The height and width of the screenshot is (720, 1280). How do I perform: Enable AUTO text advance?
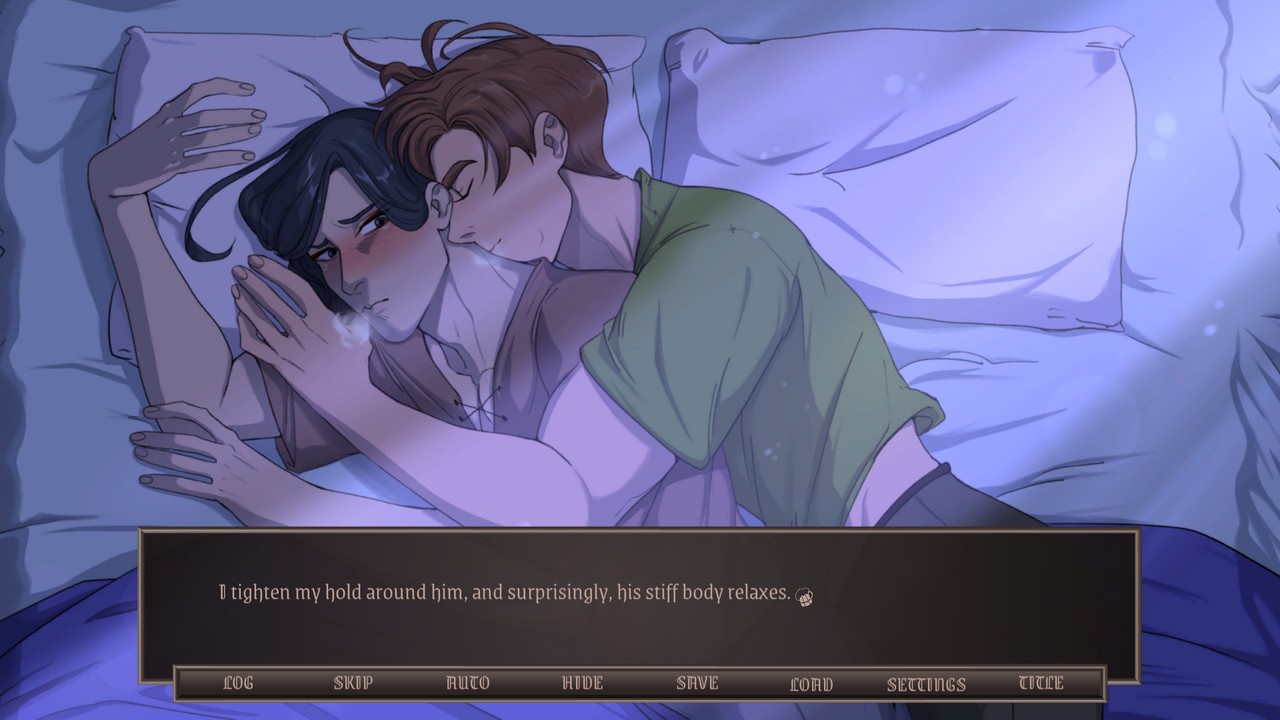coord(466,684)
